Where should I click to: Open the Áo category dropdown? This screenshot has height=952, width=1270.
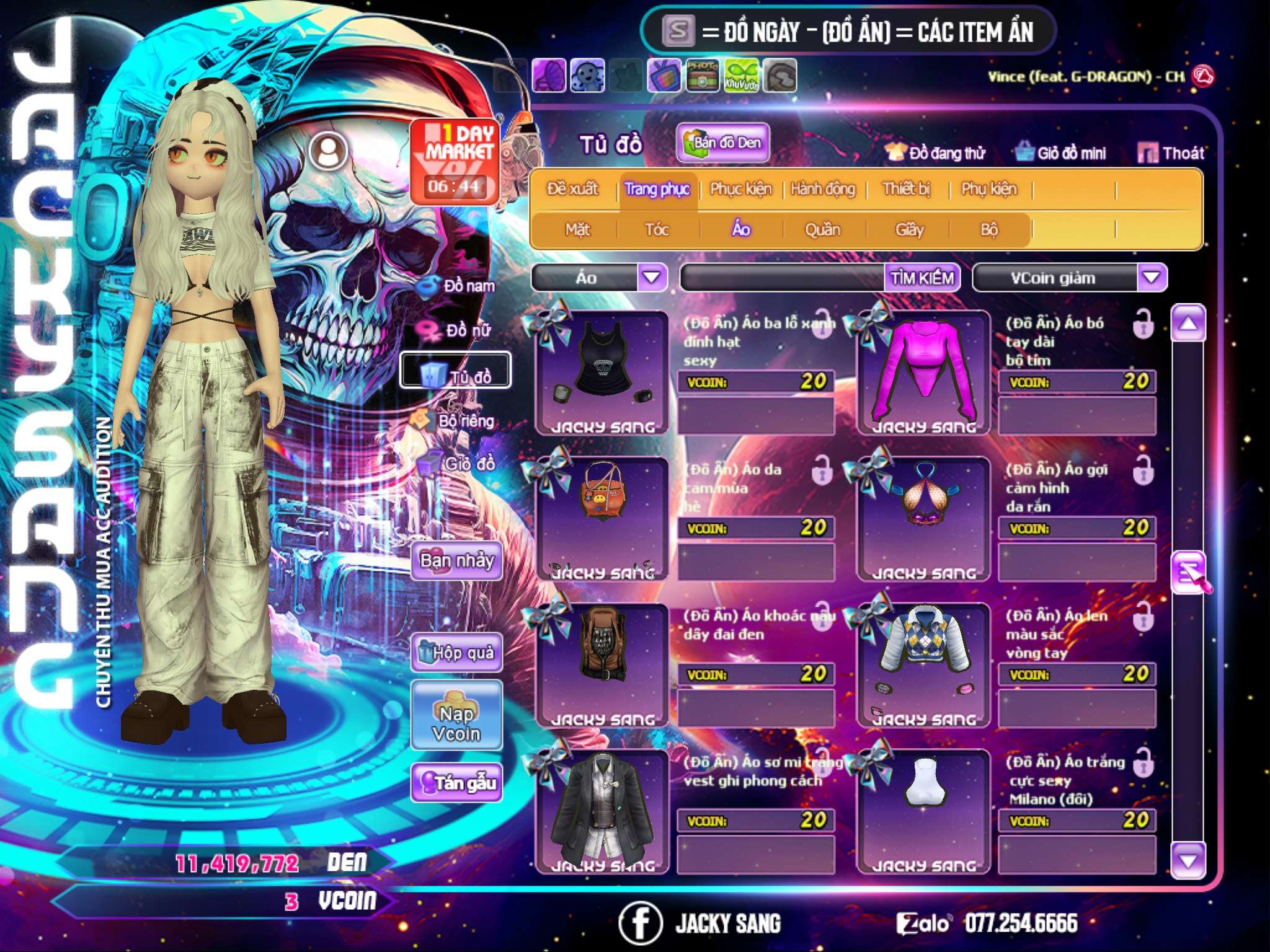(651, 277)
